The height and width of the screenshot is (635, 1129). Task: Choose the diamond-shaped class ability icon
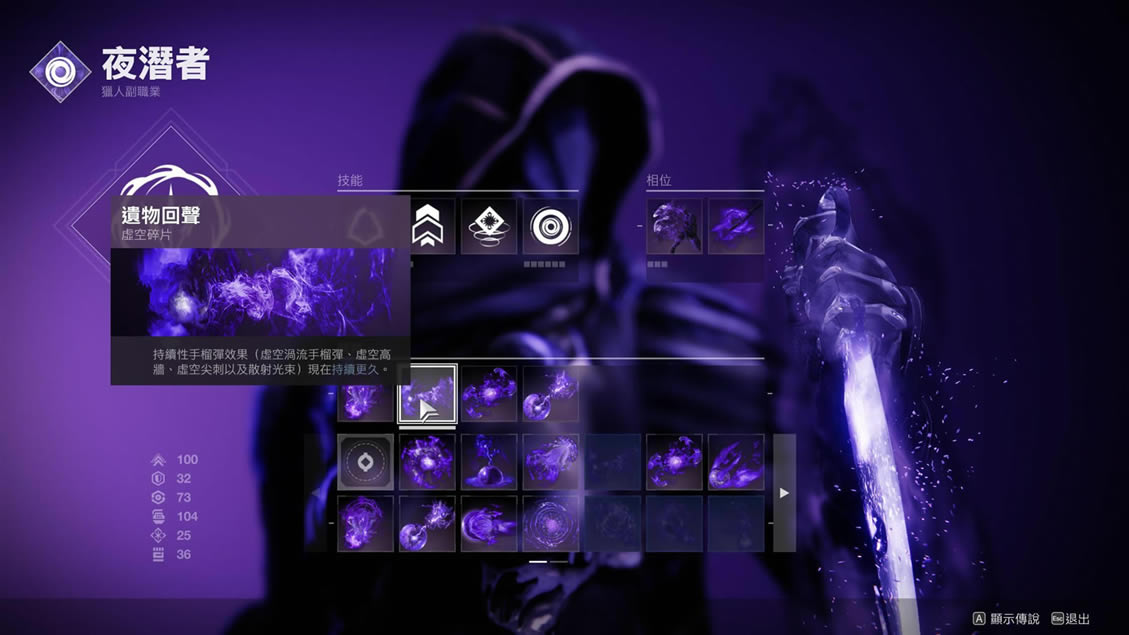tap(489, 226)
